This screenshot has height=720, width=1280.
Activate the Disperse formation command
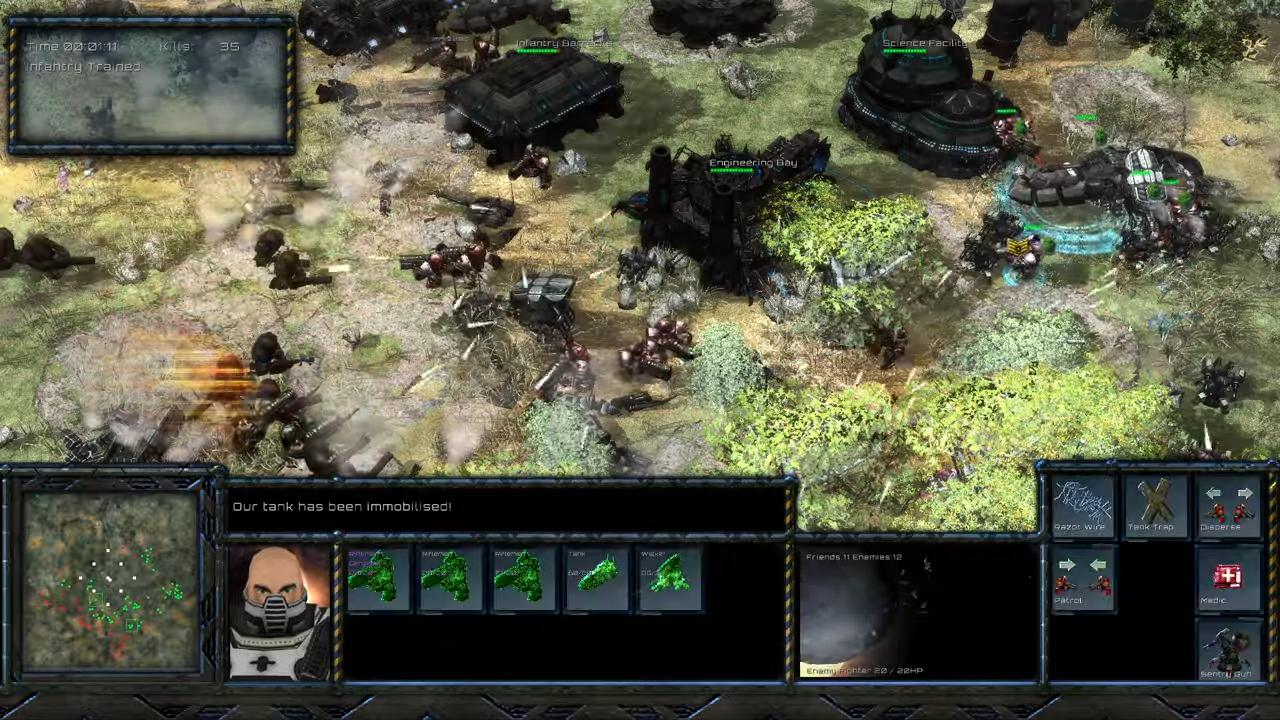1228,504
